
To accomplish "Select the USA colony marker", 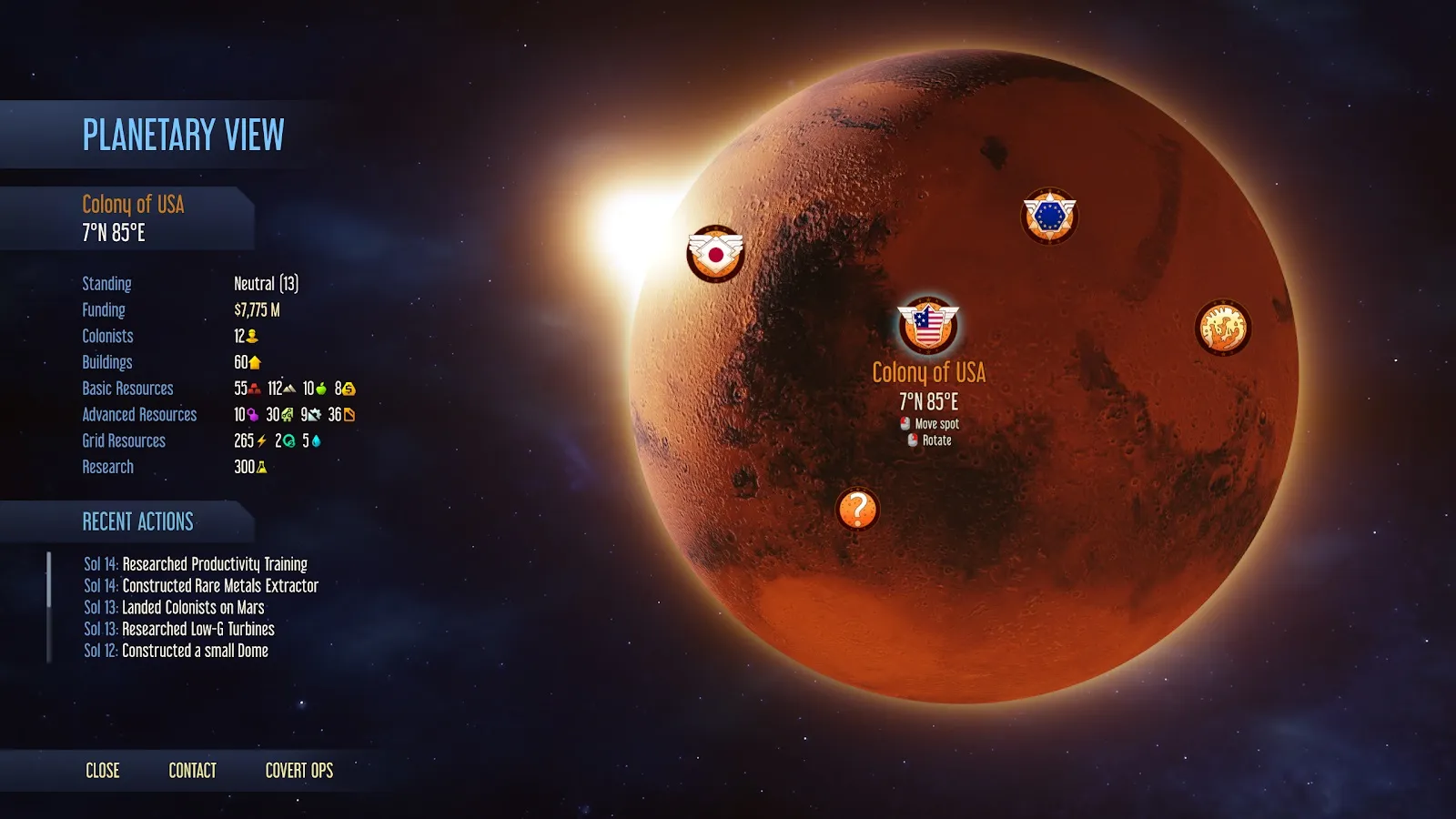I will click(x=927, y=326).
